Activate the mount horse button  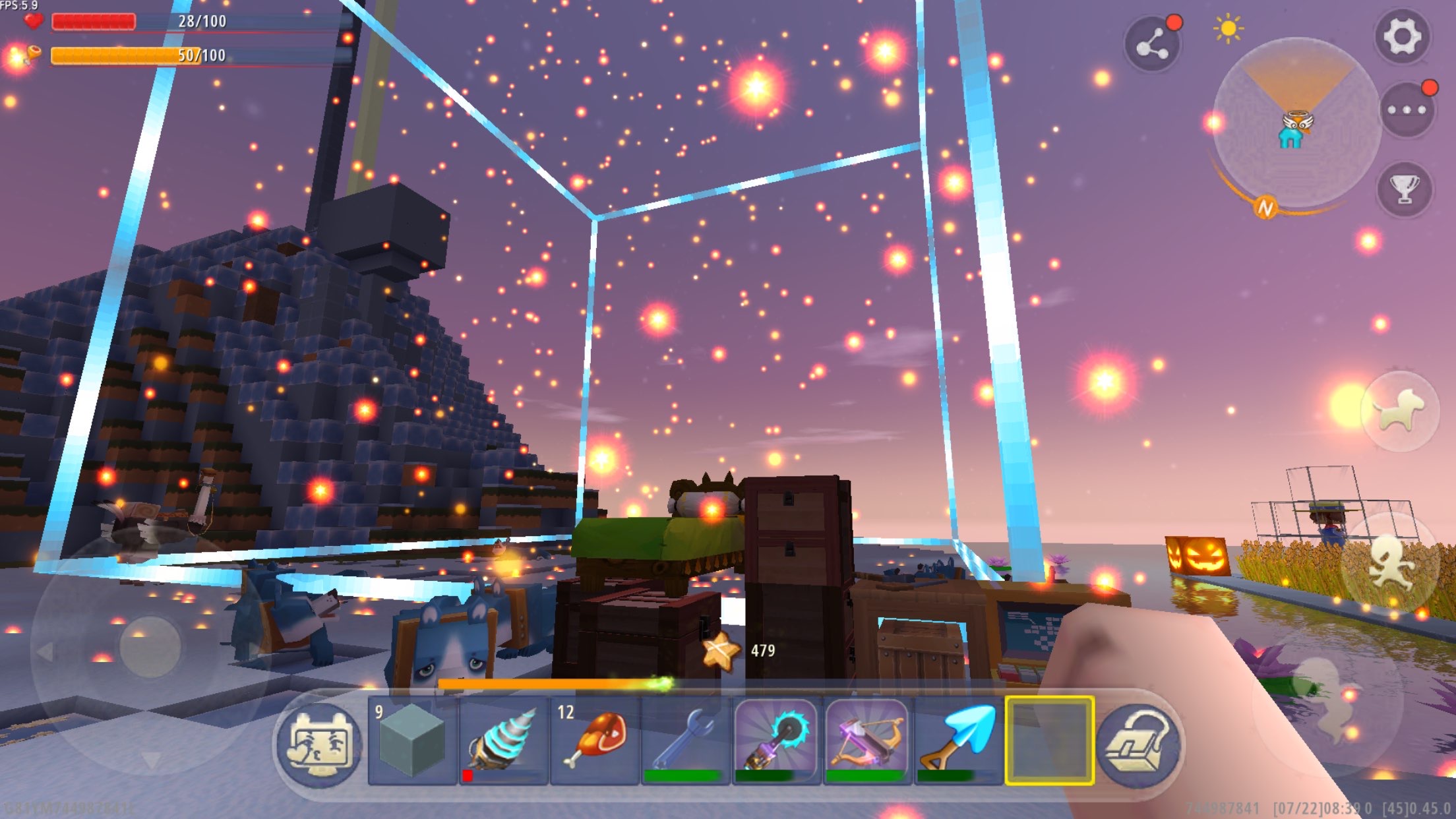tap(1400, 411)
